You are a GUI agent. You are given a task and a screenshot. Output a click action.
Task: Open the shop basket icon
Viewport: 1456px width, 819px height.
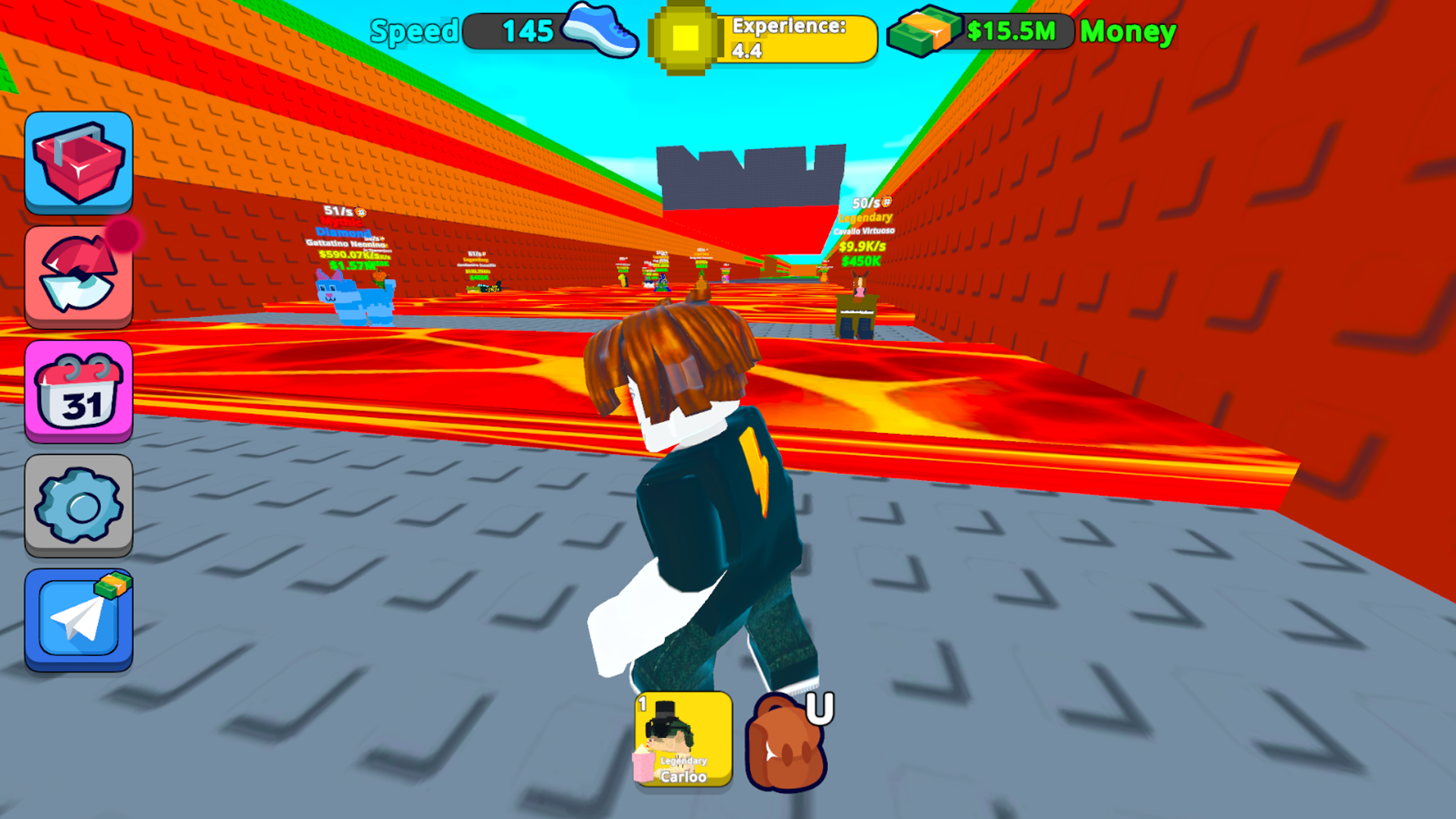click(x=78, y=162)
